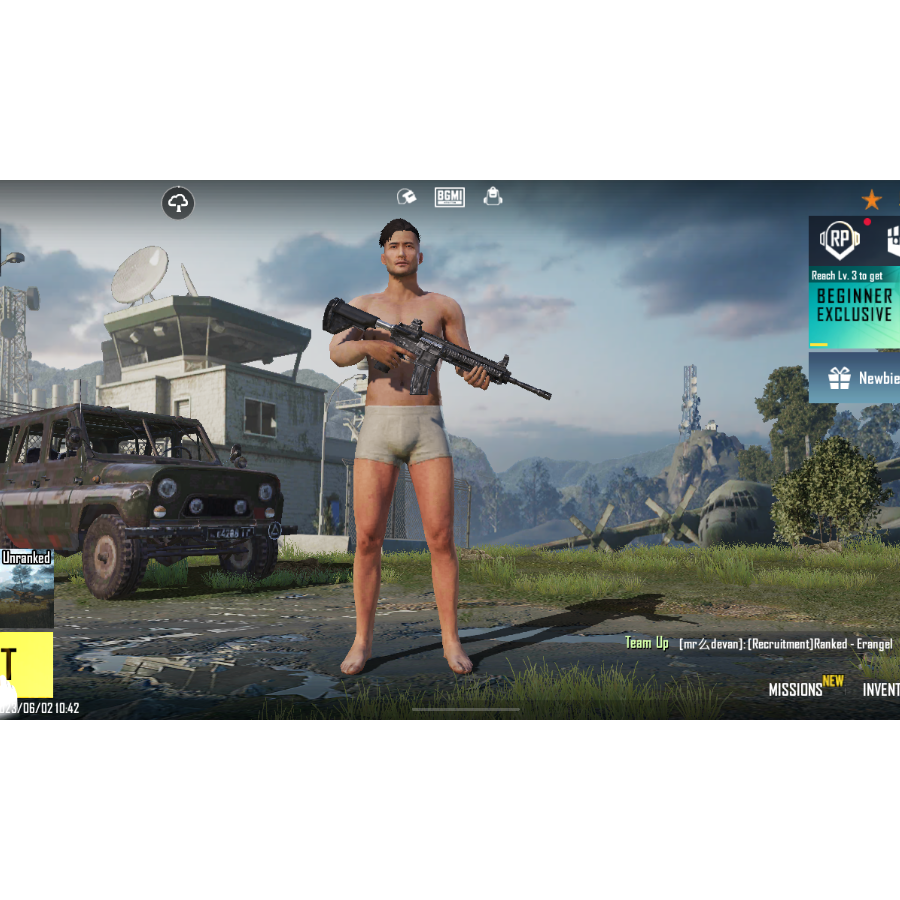Open the Newbie gift rewards
The image size is (900, 900).
855,378
